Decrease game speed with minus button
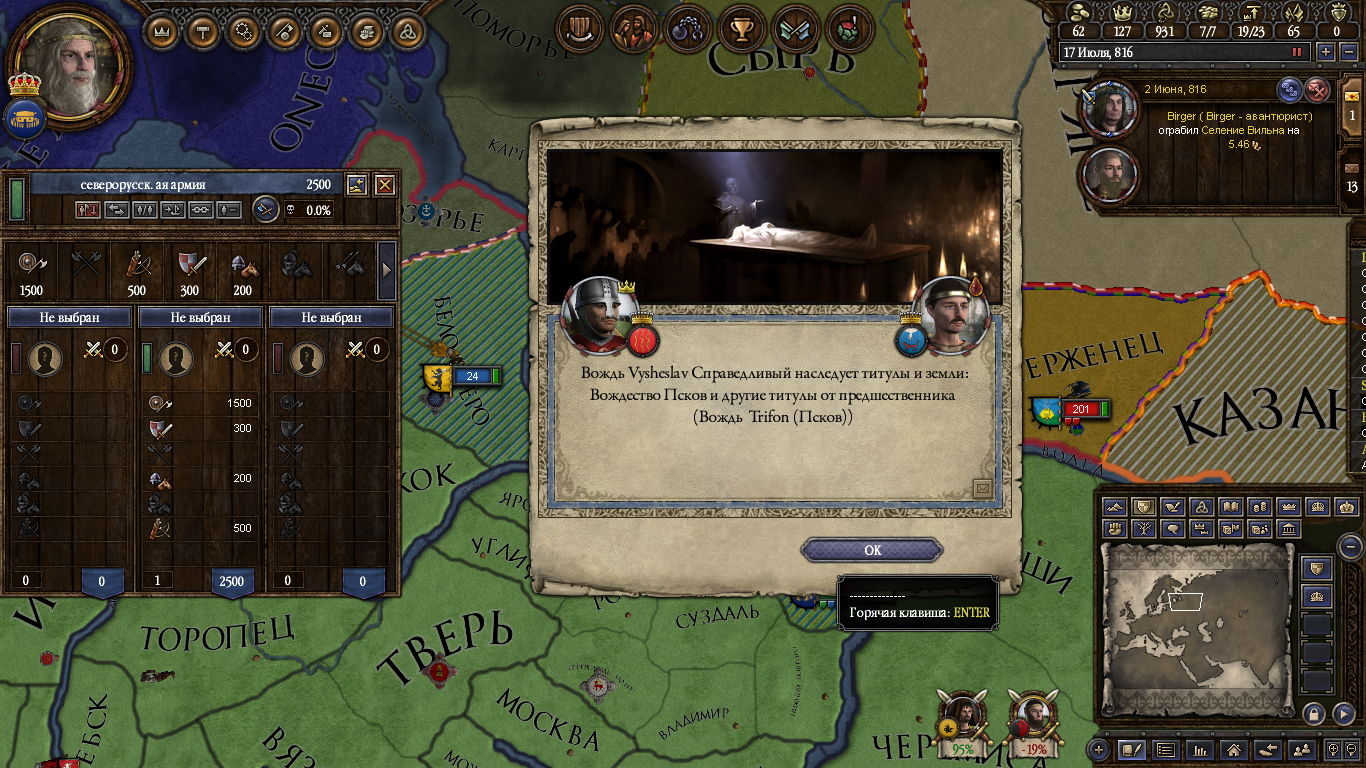1366x768 pixels. click(1347, 52)
